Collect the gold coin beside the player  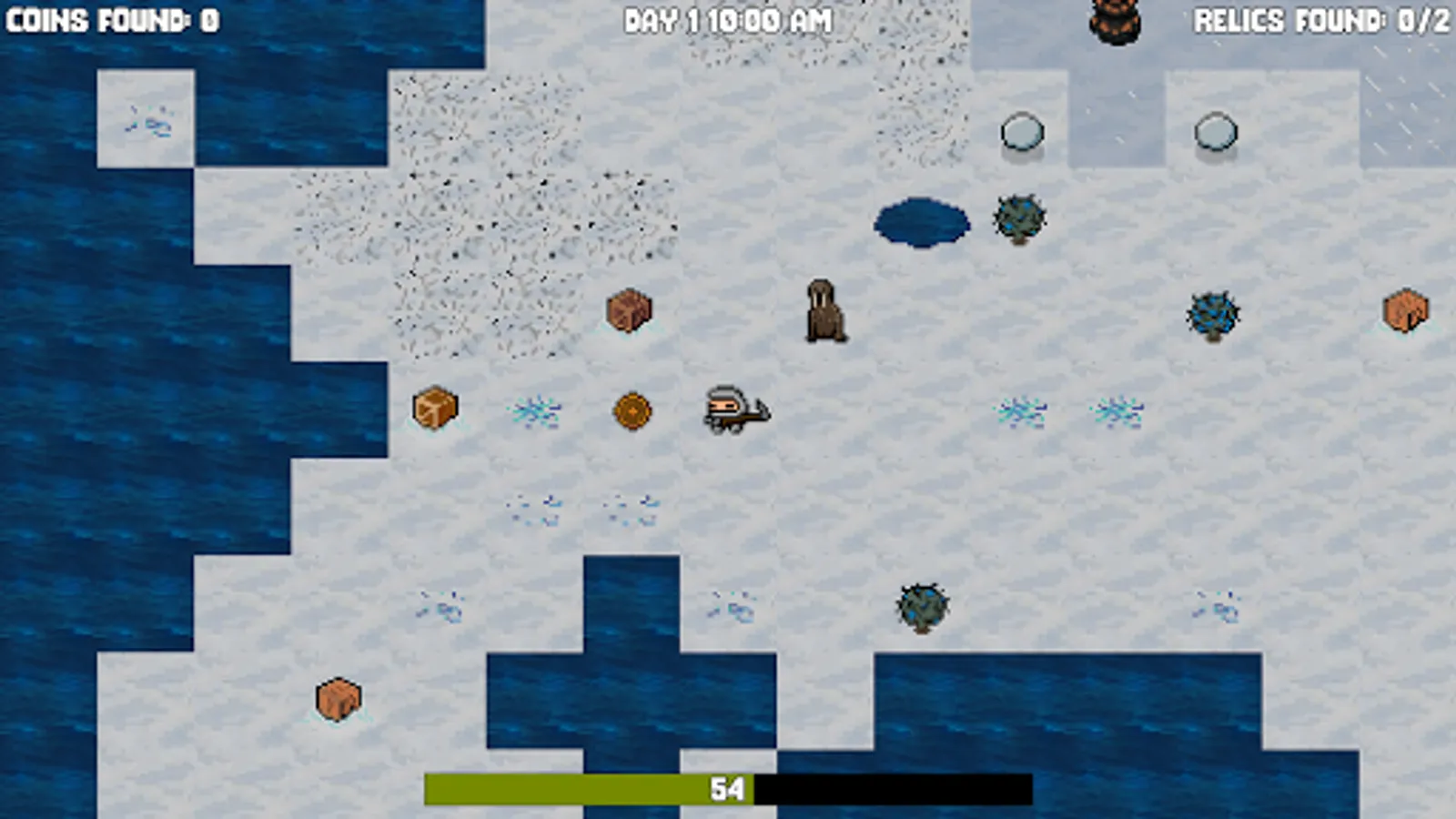click(x=631, y=411)
